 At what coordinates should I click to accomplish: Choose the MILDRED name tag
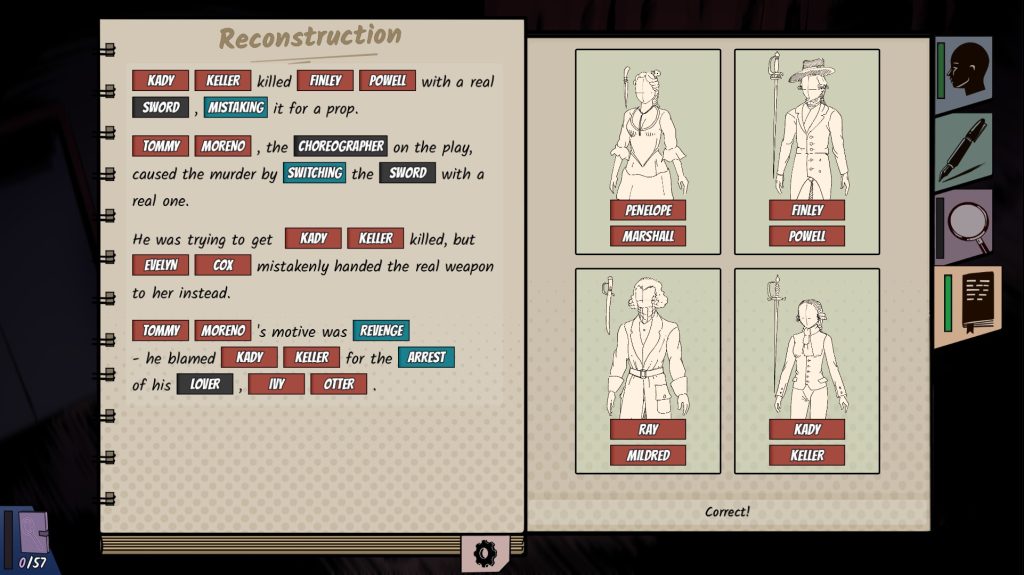tap(648, 455)
